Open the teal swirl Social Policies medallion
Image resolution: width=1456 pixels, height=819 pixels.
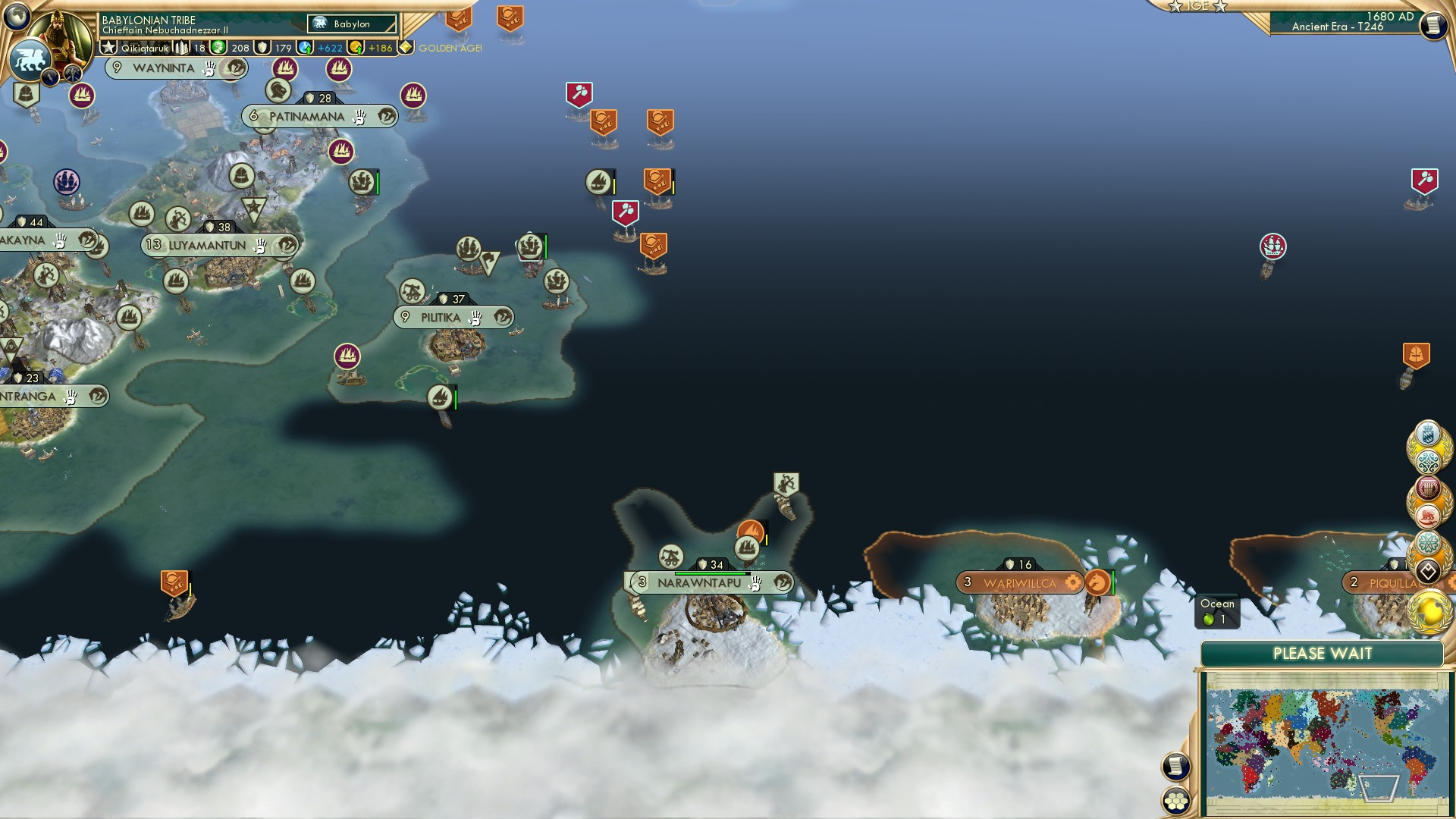click(1429, 460)
